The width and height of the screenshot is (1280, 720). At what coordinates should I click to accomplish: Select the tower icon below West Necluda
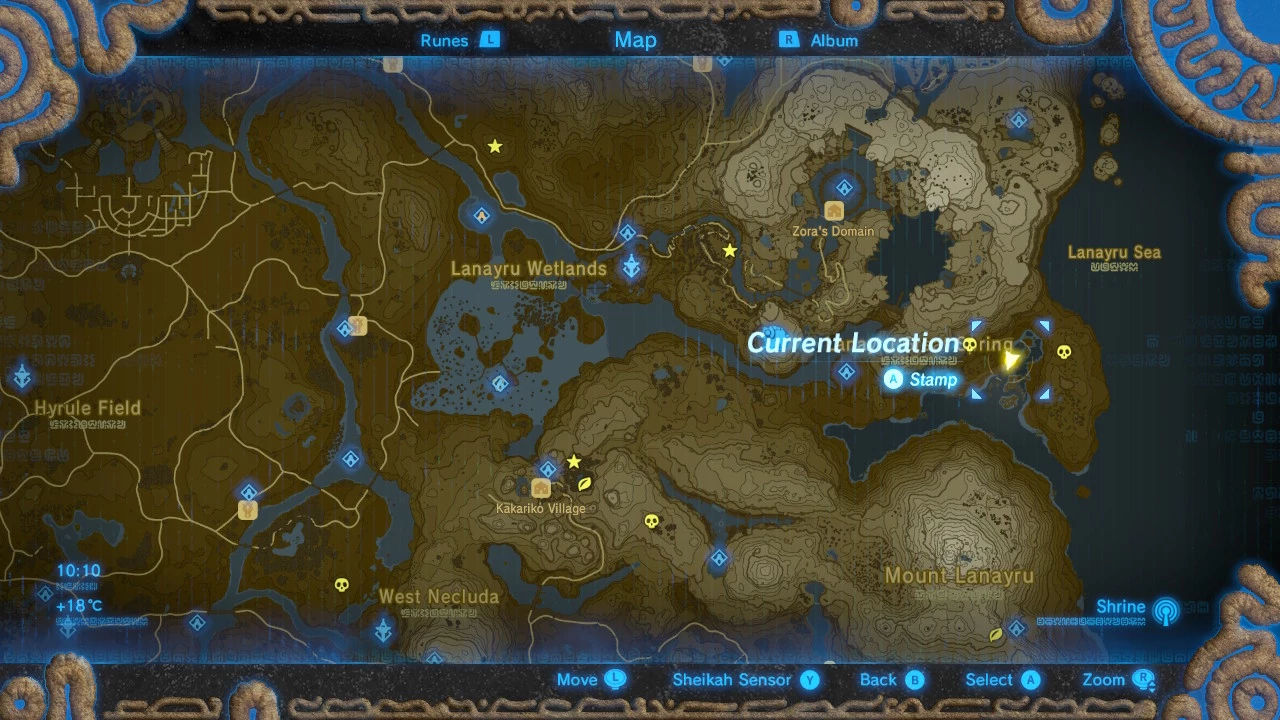[383, 631]
